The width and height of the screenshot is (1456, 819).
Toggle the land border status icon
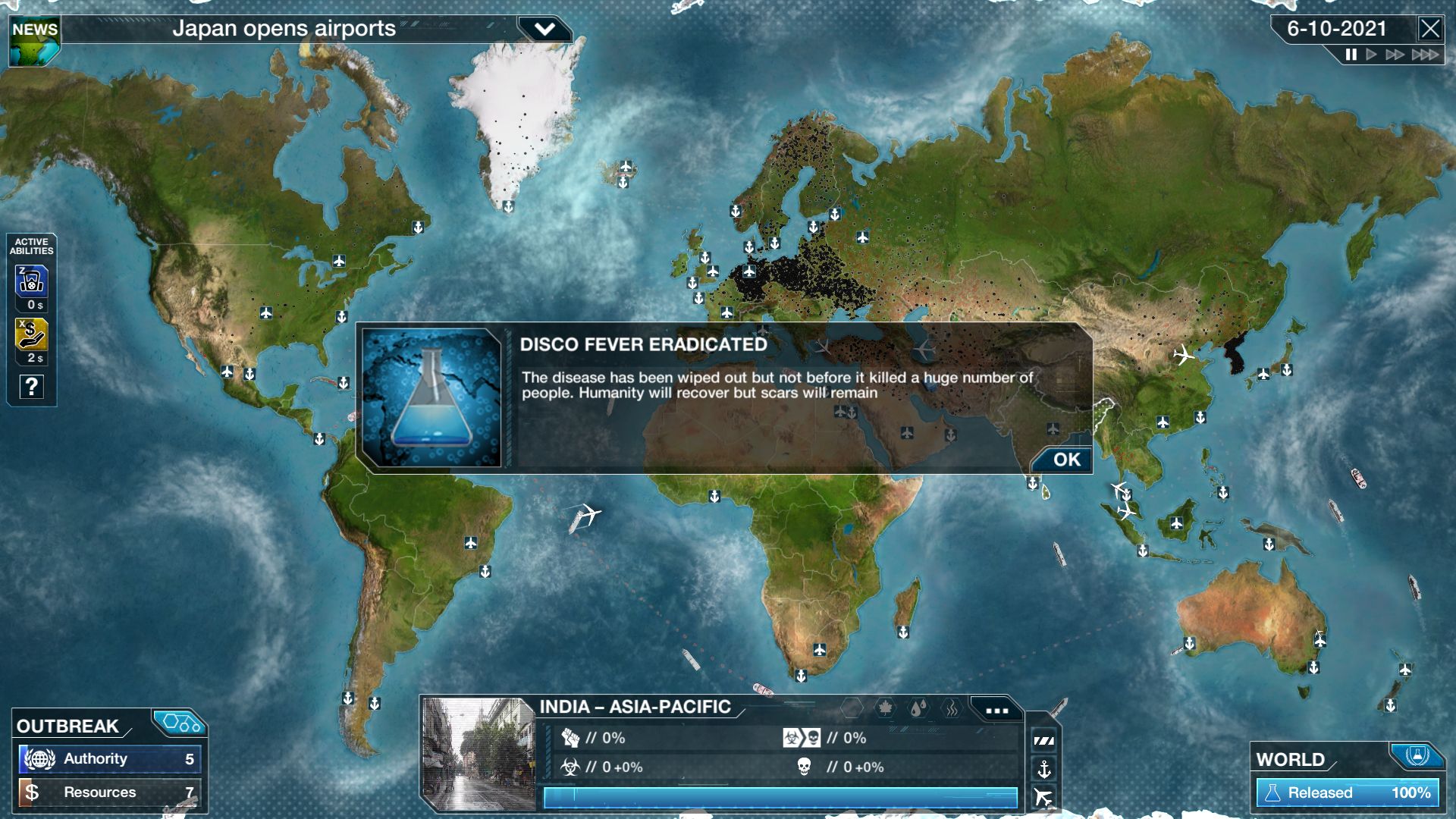click(x=1044, y=741)
